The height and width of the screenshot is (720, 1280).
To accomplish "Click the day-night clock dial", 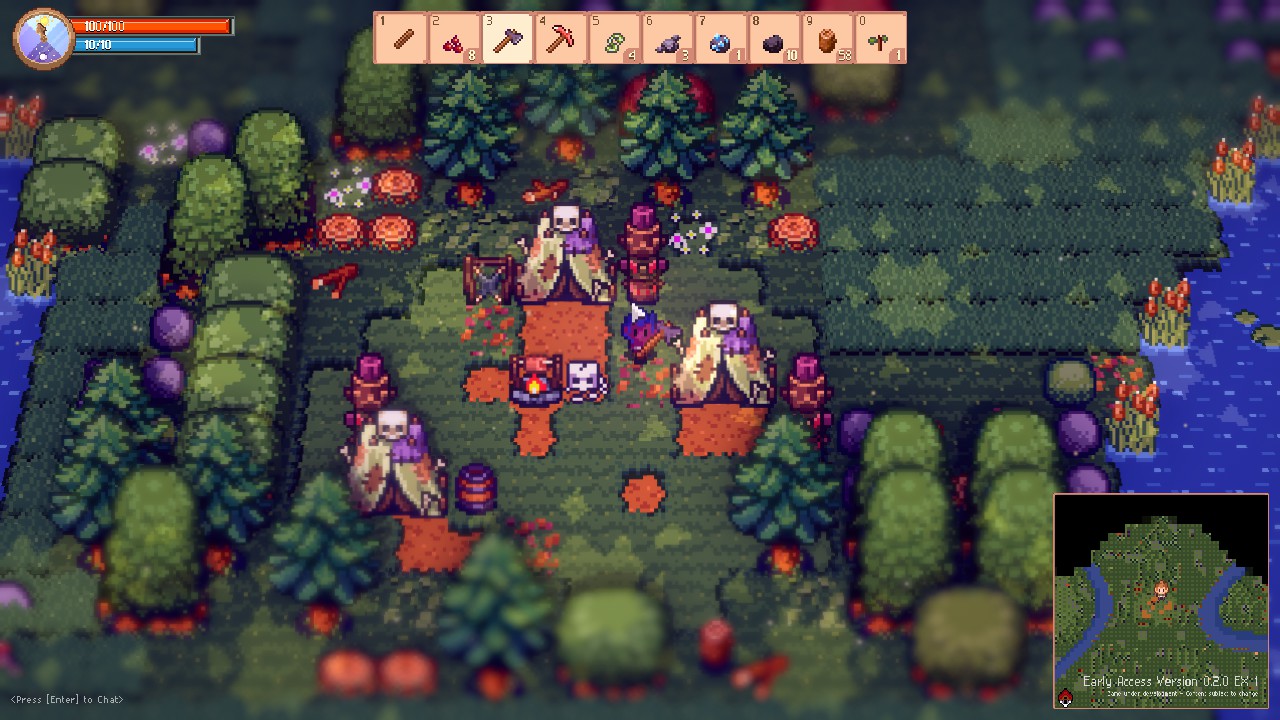I will point(43,38).
